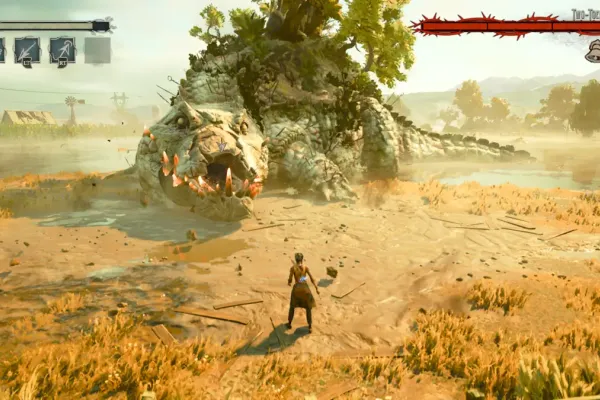Screen dimensions: 600x400
Task: Activate the downward spear strike ability
Action: (27, 49)
